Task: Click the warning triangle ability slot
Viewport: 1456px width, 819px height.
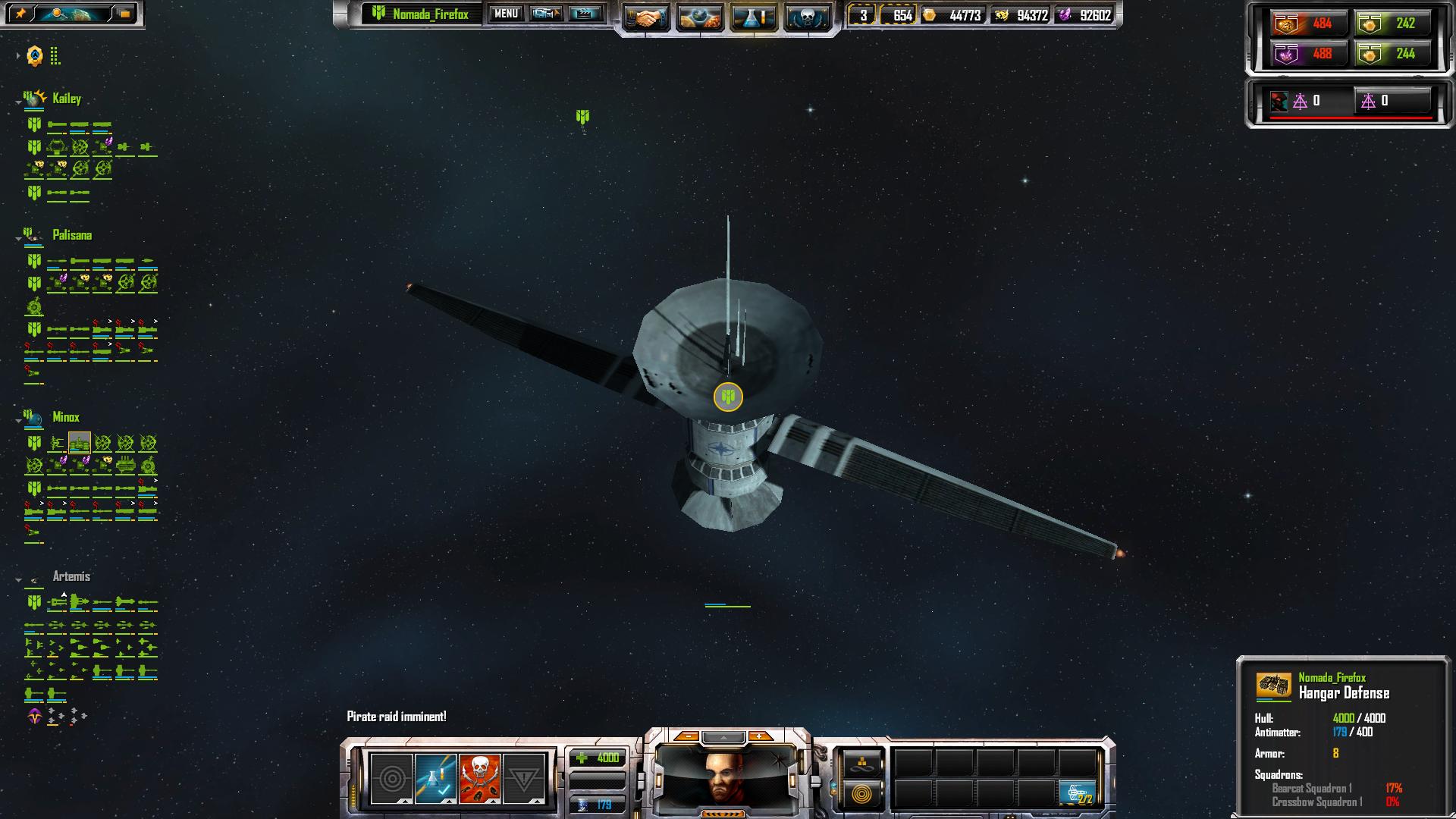Action: click(x=523, y=778)
